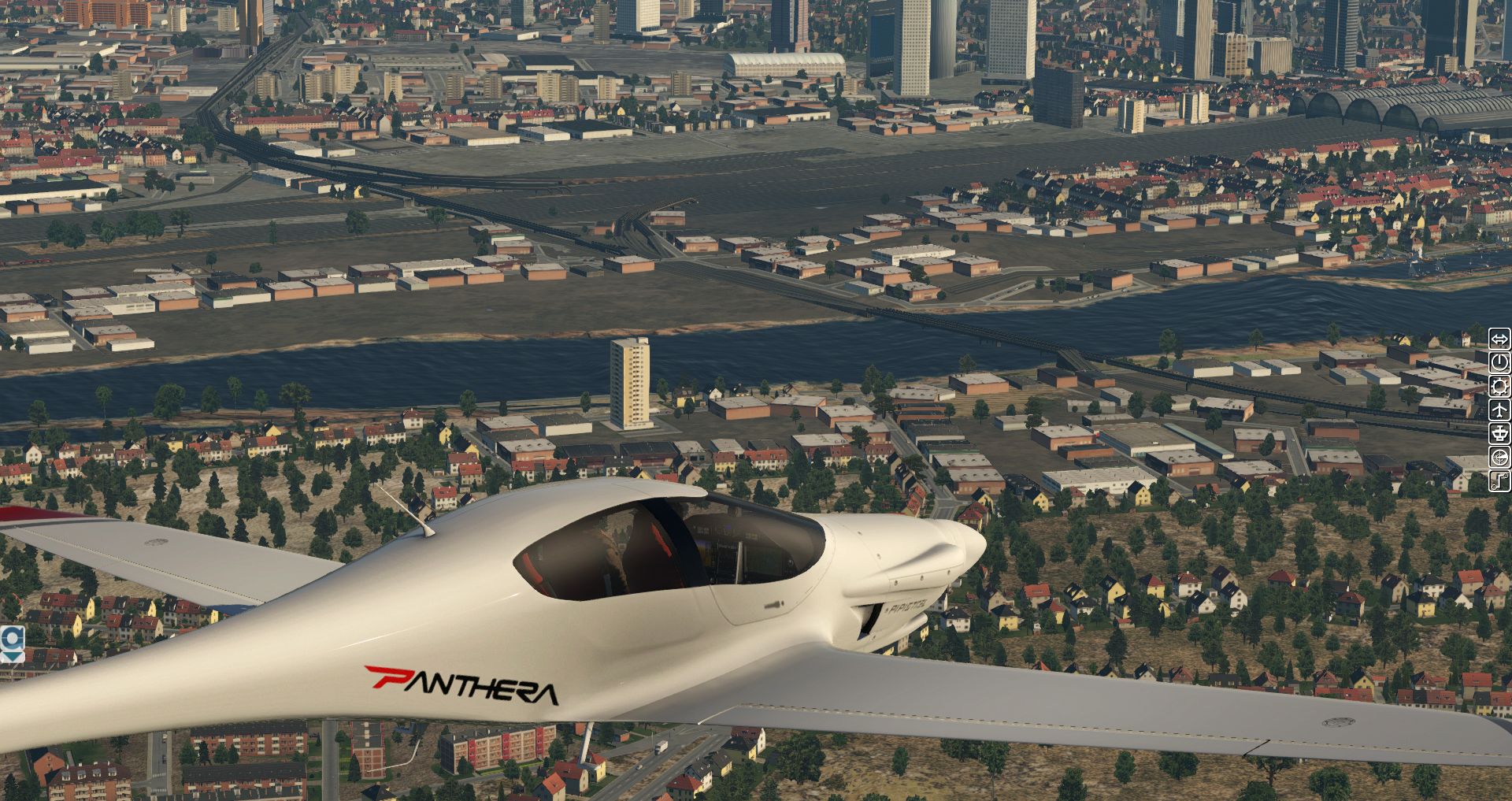Click the double-headed arrow sidebar icon
The image size is (1512, 801).
coord(1499,339)
